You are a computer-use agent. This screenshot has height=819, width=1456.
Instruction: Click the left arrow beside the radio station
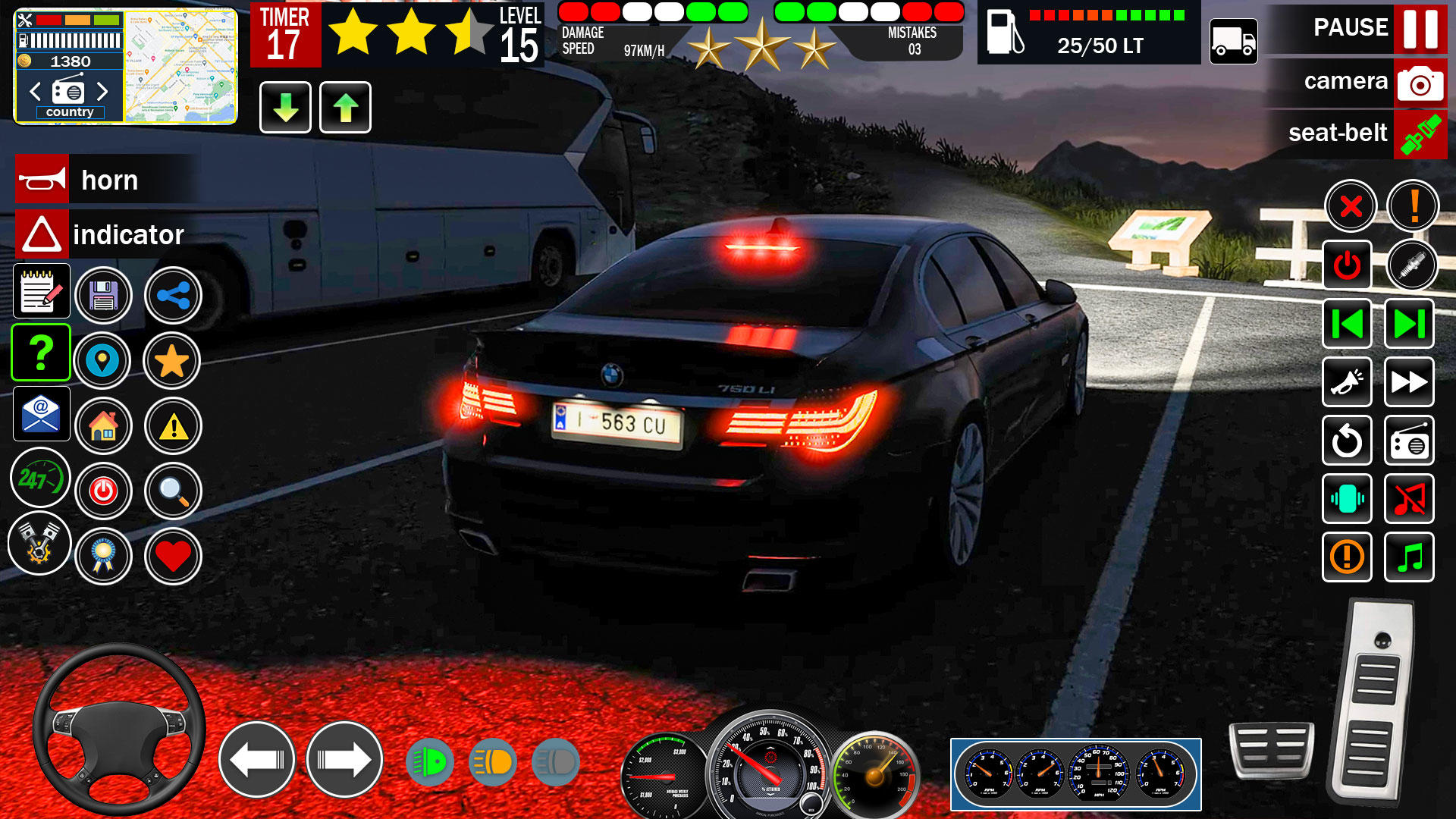tap(33, 91)
